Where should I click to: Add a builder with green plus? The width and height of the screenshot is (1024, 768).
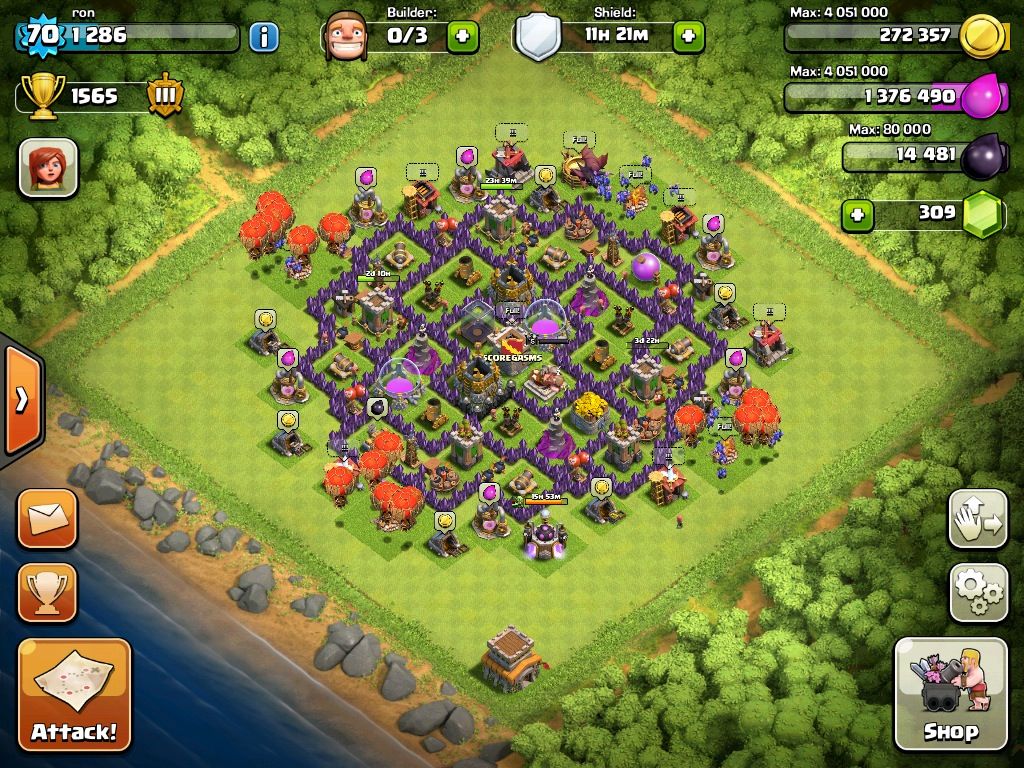coord(462,37)
